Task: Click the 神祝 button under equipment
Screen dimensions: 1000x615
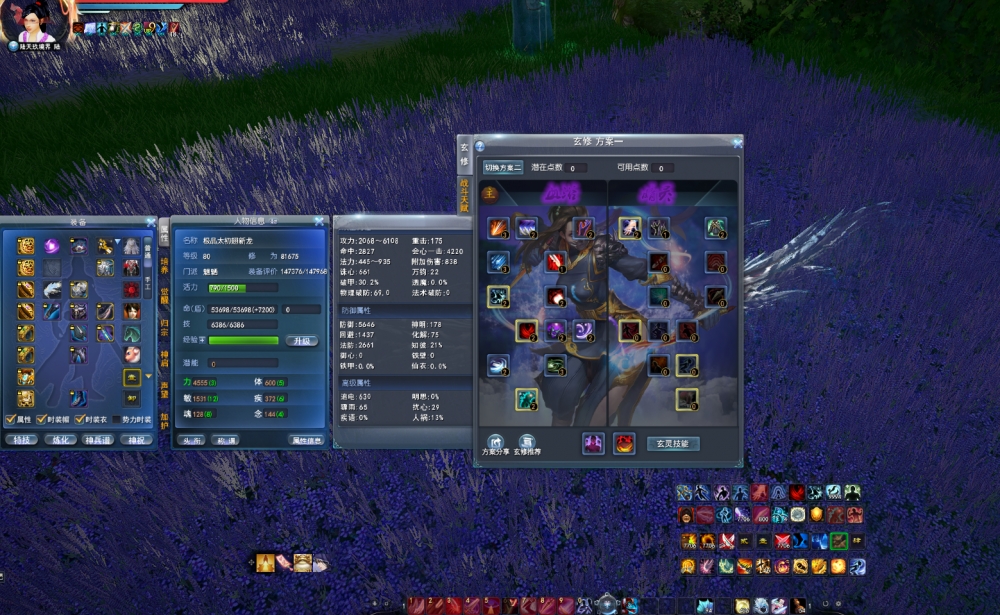Action: [136, 439]
